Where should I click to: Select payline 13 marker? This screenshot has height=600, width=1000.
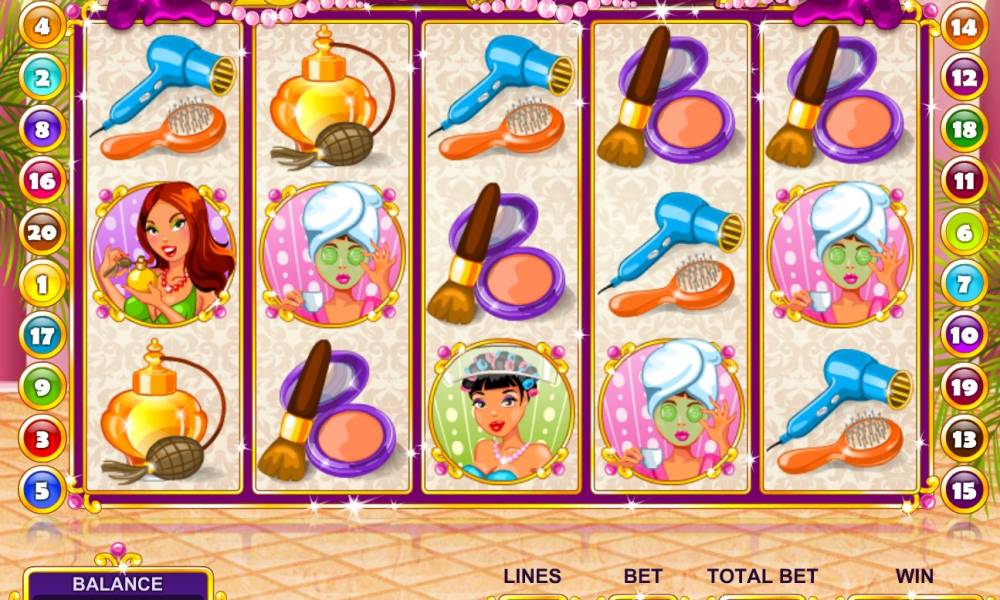click(x=964, y=439)
